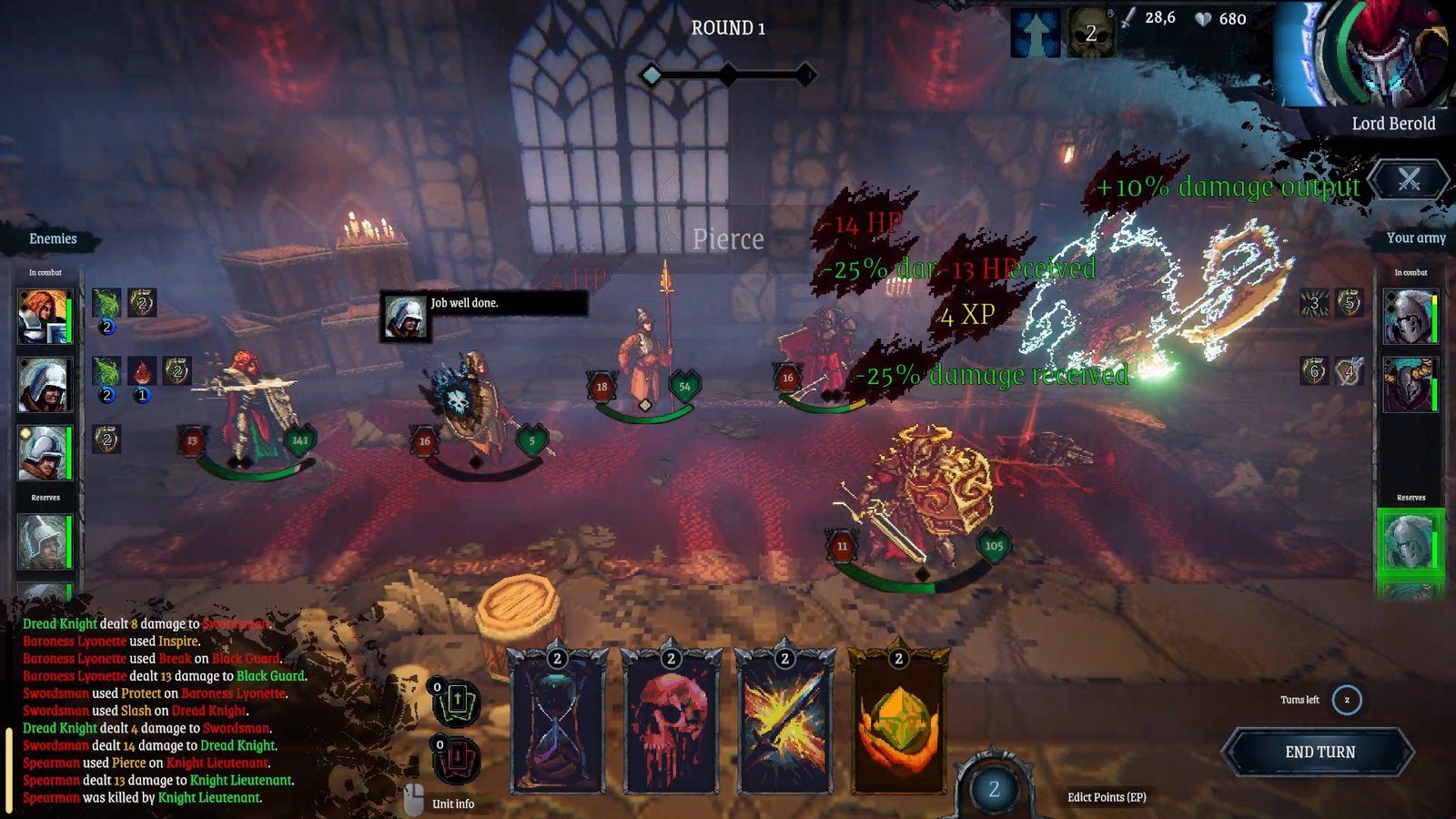Select the enemy reserve soldier portrait
Viewport: 1456px width, 819px height.
coord(43,542)
